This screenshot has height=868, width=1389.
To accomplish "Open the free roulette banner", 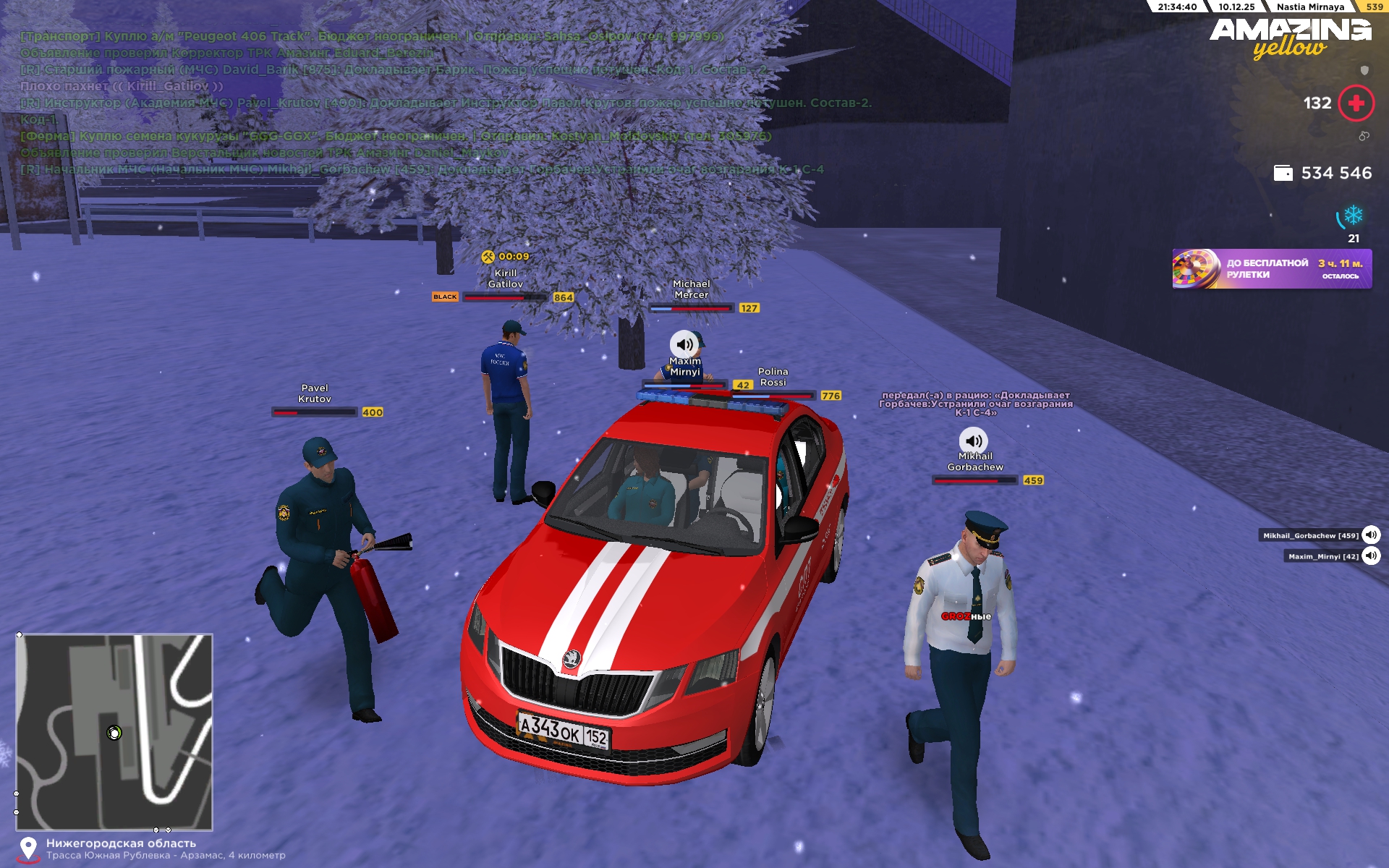I will pyautogui.click(x=1271, y=269).
